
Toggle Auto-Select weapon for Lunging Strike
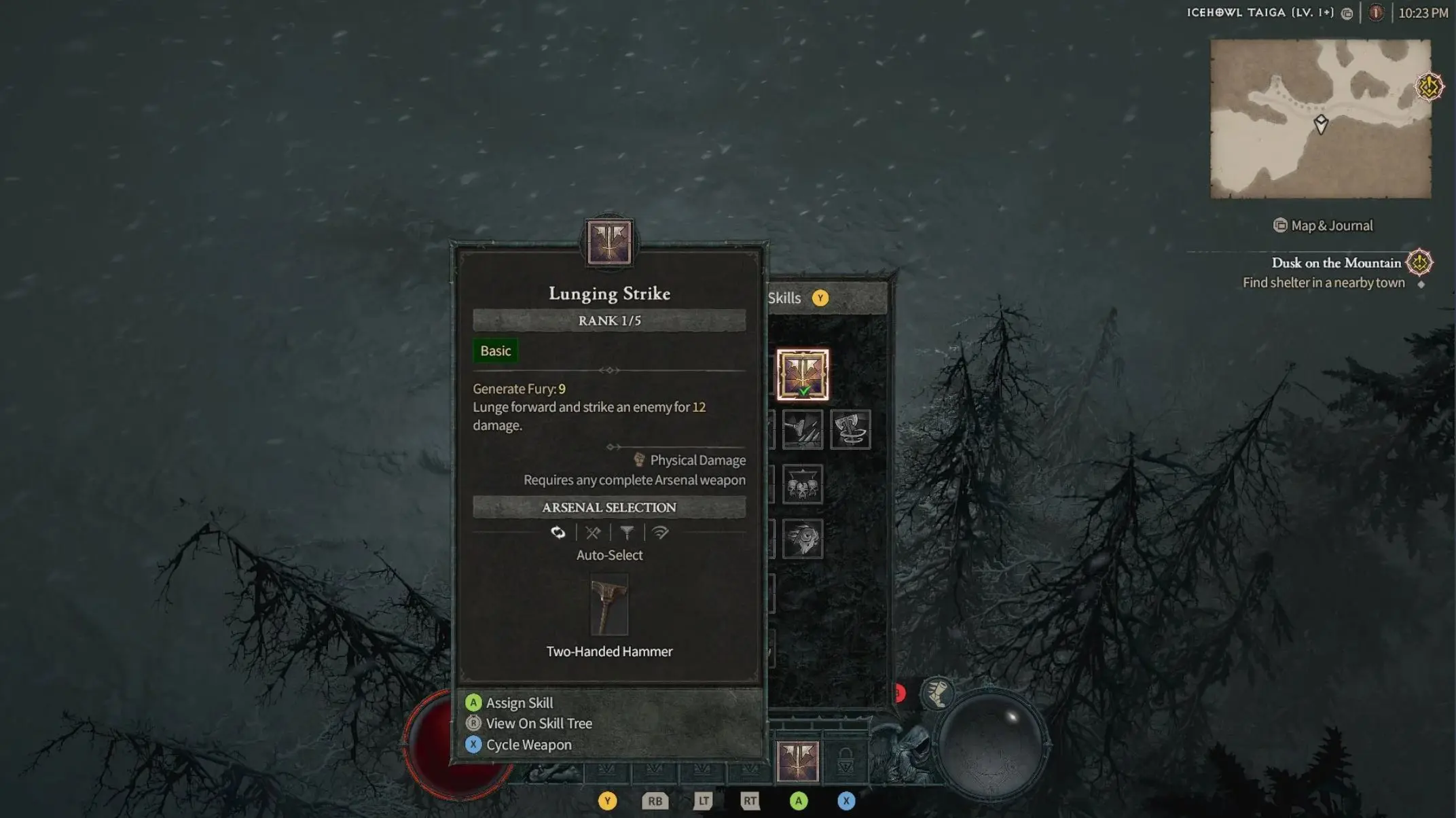pyautogui.click(x=558, y=533)
